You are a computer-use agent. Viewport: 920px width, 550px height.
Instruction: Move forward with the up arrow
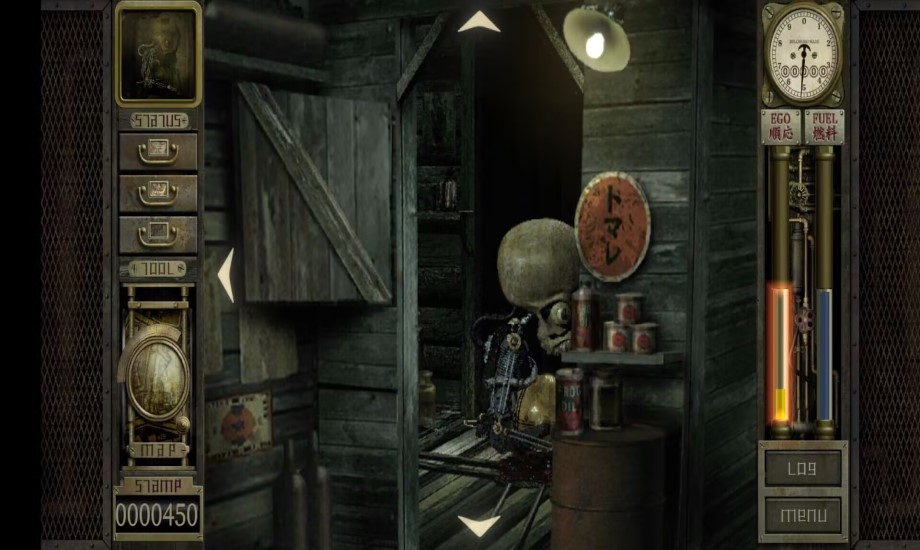(479, 22)
